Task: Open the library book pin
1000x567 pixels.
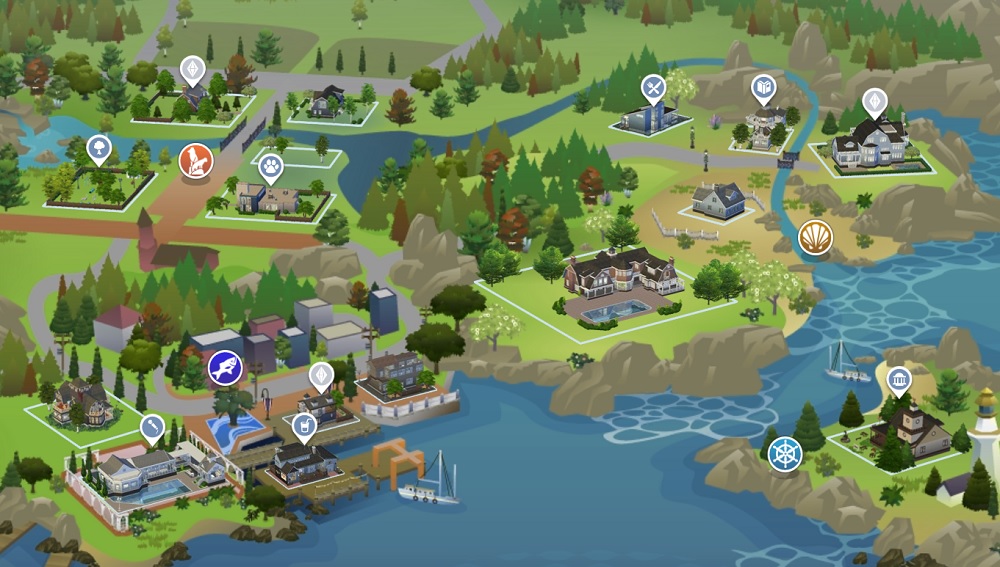Action: pyautogui.click(x=763, y=90)
